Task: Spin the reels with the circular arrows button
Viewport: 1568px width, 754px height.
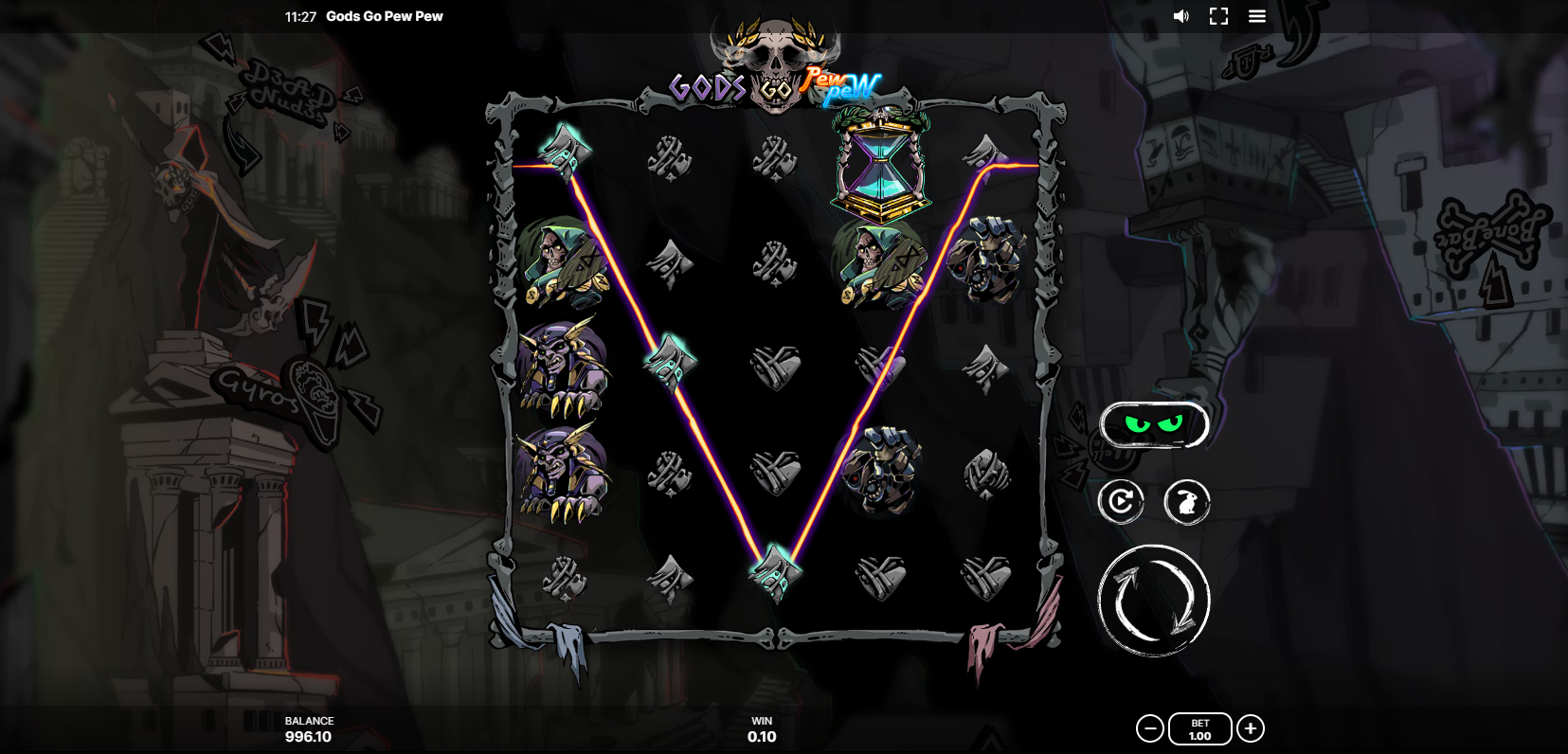Action: pyautogui.click(x=1154, y=601)
